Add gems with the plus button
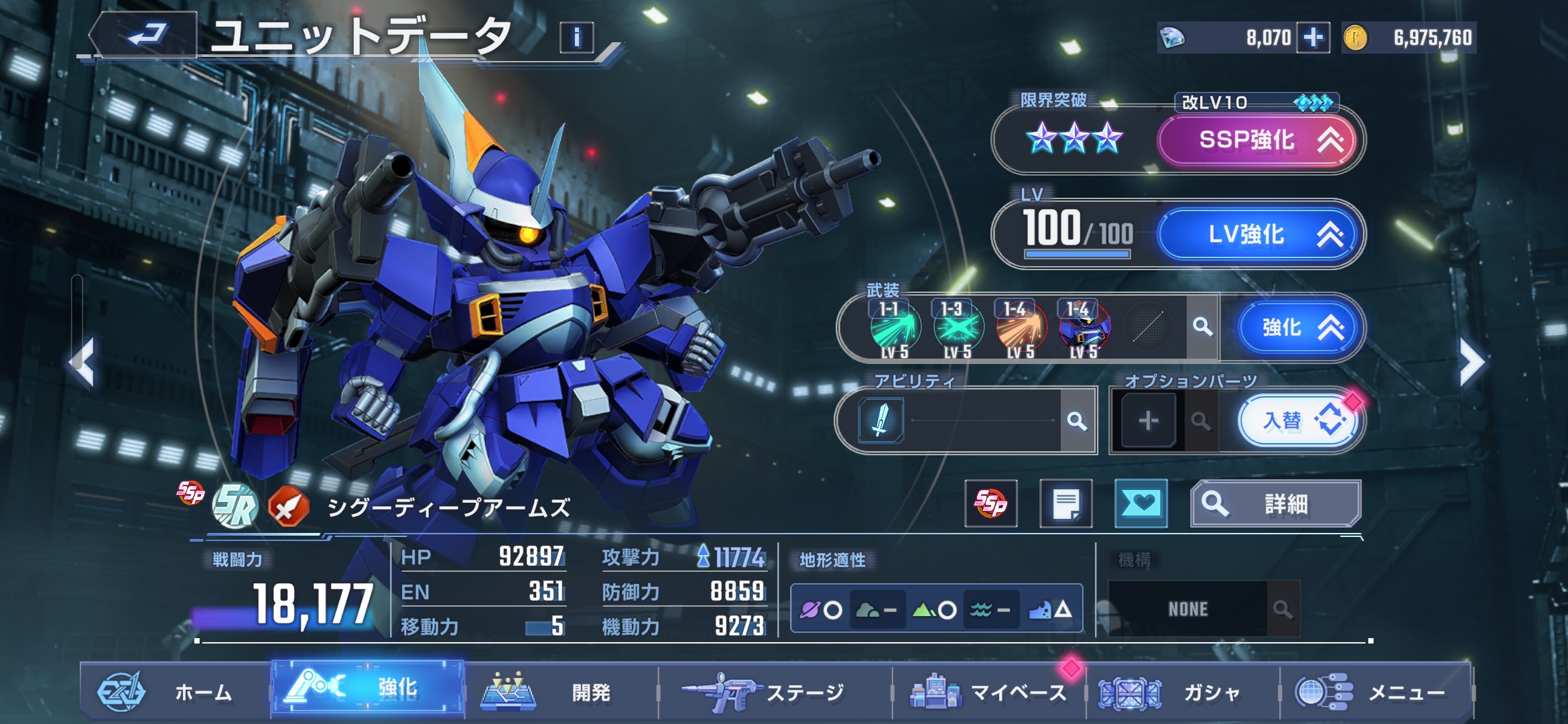 (1313, 38)
